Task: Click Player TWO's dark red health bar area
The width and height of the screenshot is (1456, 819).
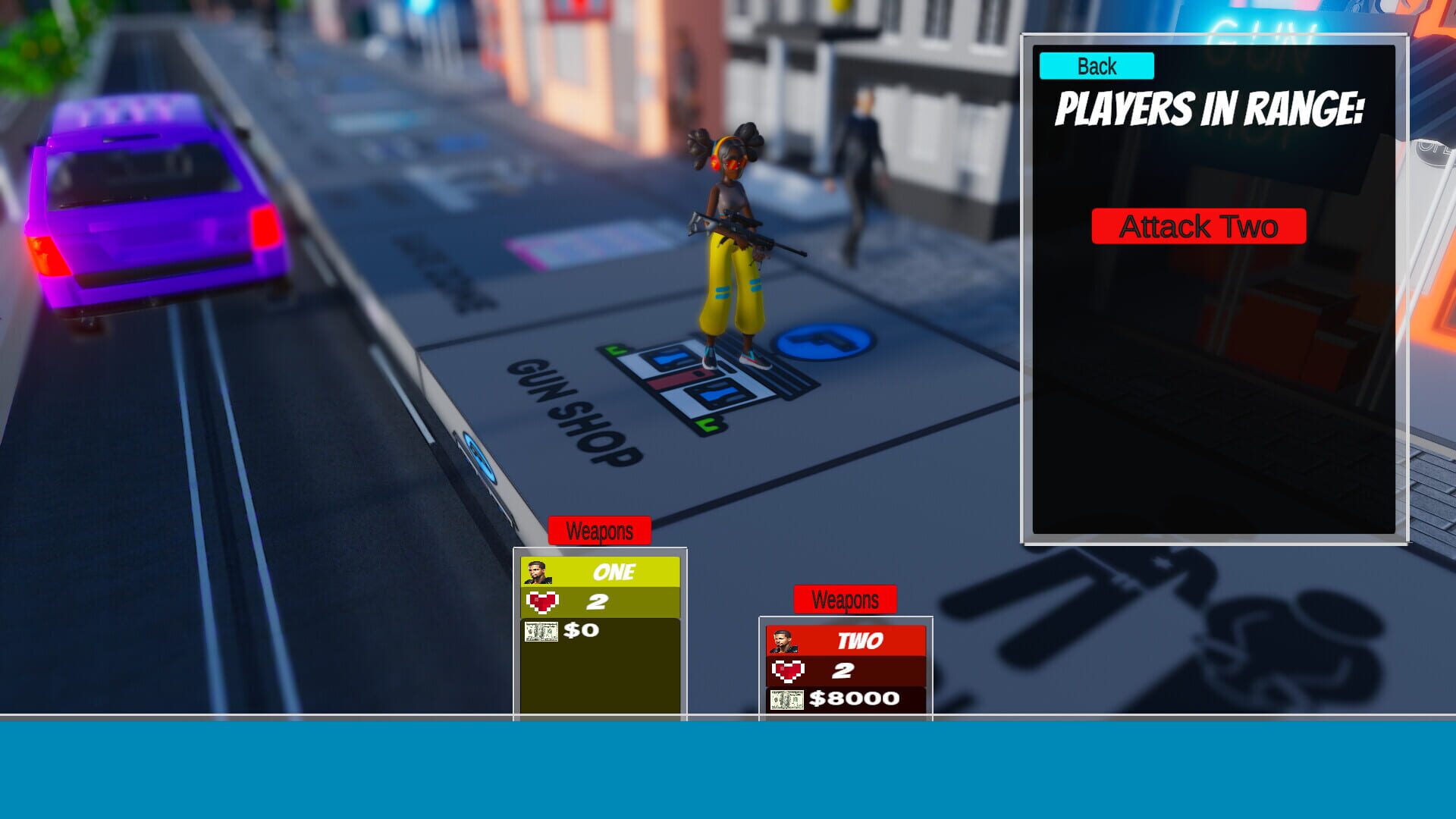Action: click(x=843, y=670)
